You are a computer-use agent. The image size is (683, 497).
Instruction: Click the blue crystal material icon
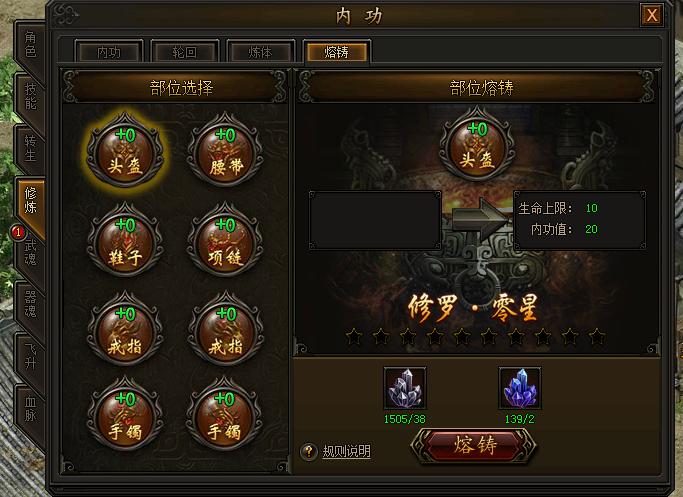point(518,387)
